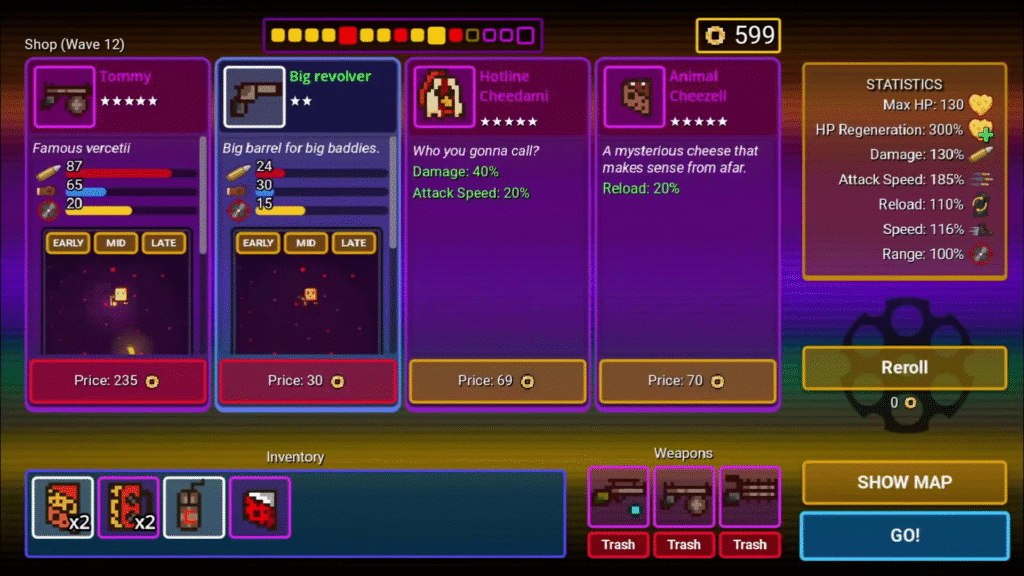Open the map with SHOW MAP
1024x576 pixels.
click(904, 482)
